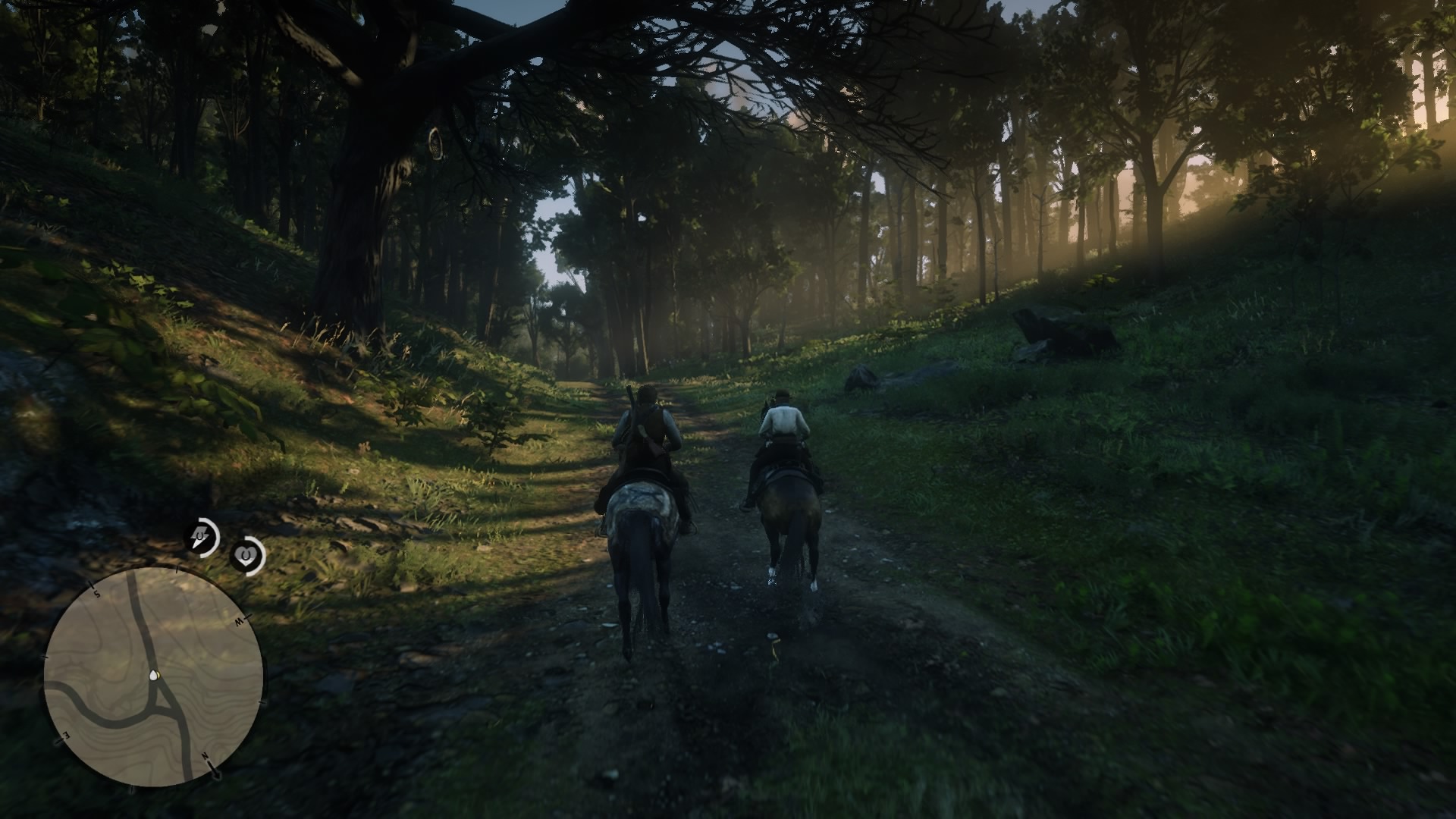
Task: Click the S compass letter on the minimap
Action: pyautogui.click(x=97, y=595)
